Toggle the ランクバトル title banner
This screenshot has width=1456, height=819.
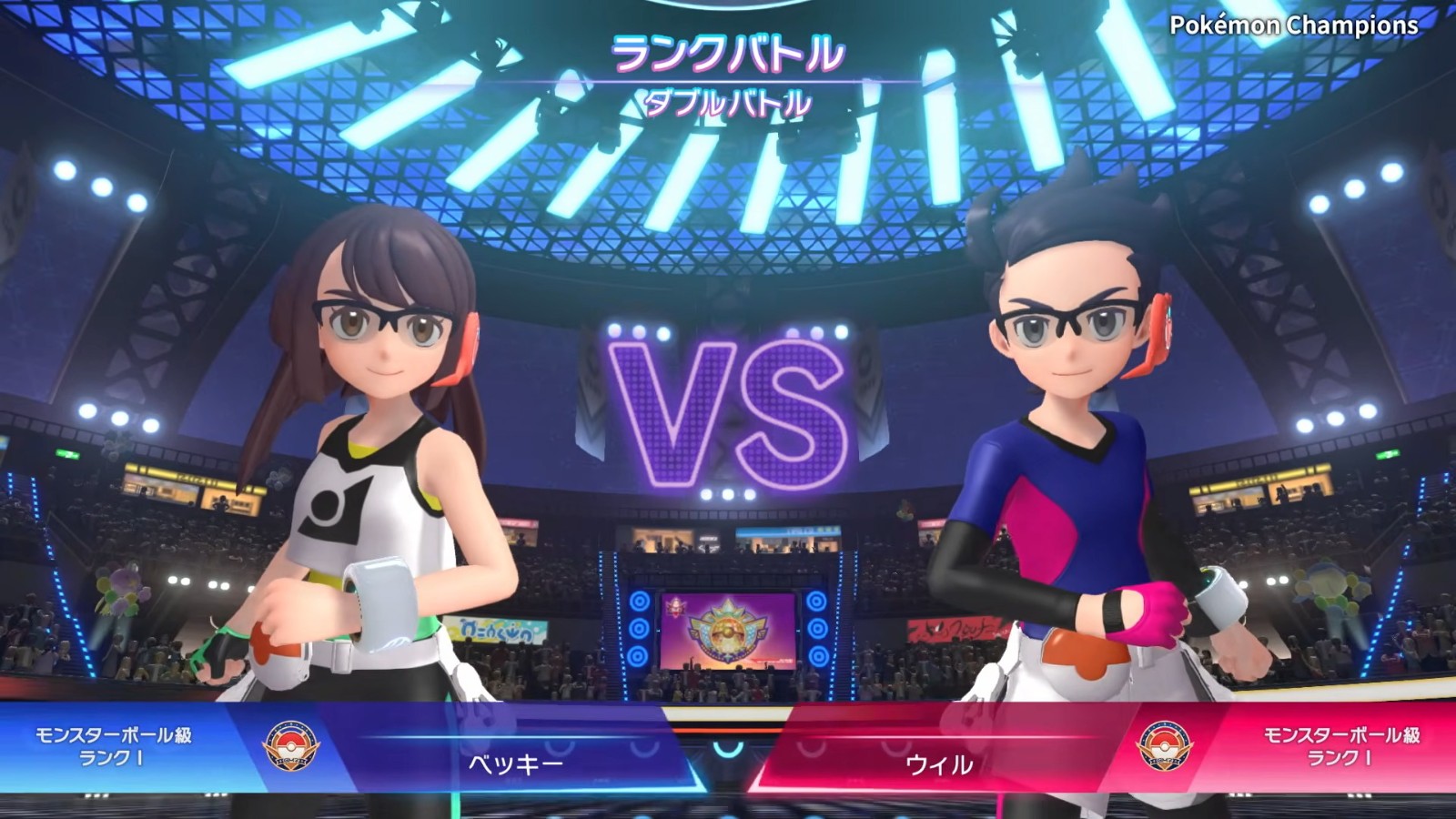pos(728,55)
